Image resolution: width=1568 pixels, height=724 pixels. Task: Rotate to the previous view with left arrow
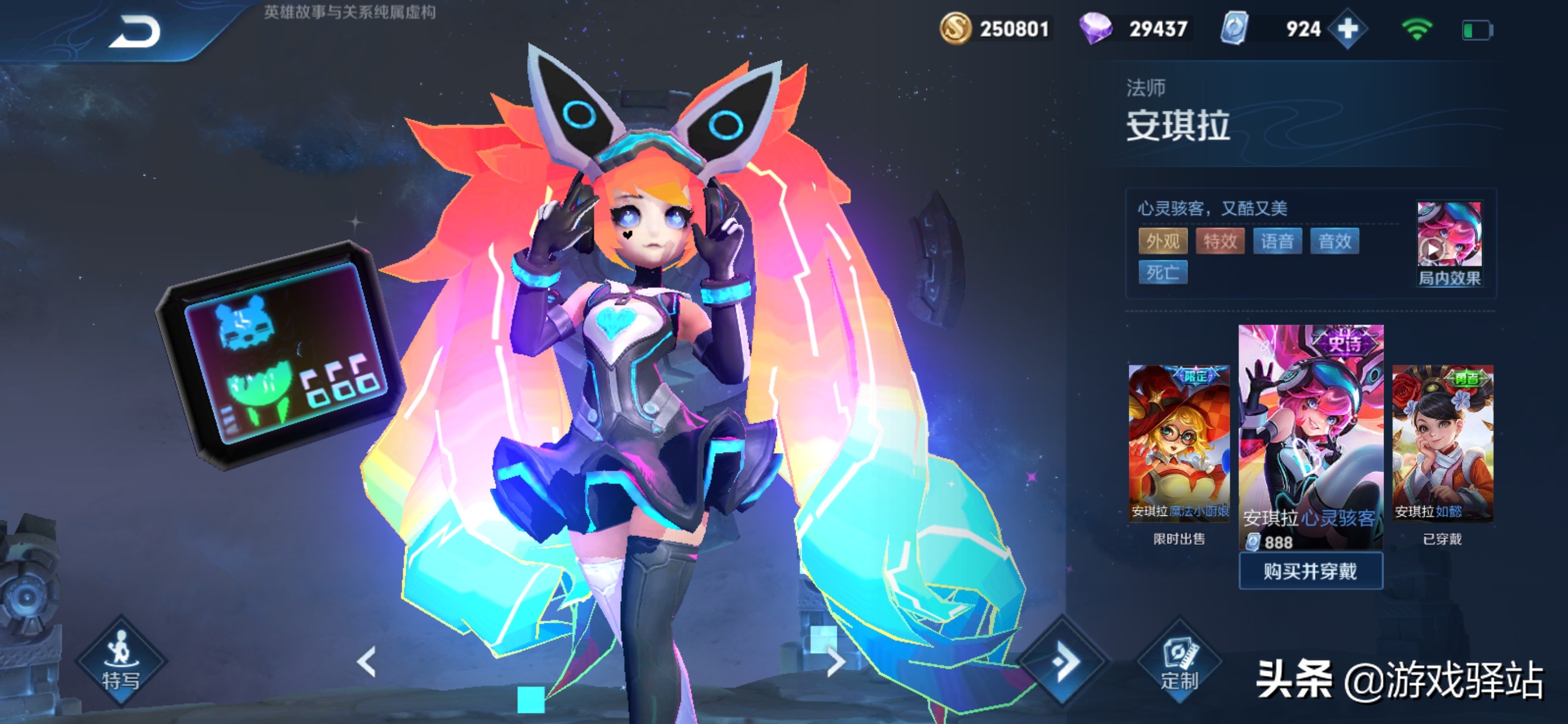tap(366, 662)
